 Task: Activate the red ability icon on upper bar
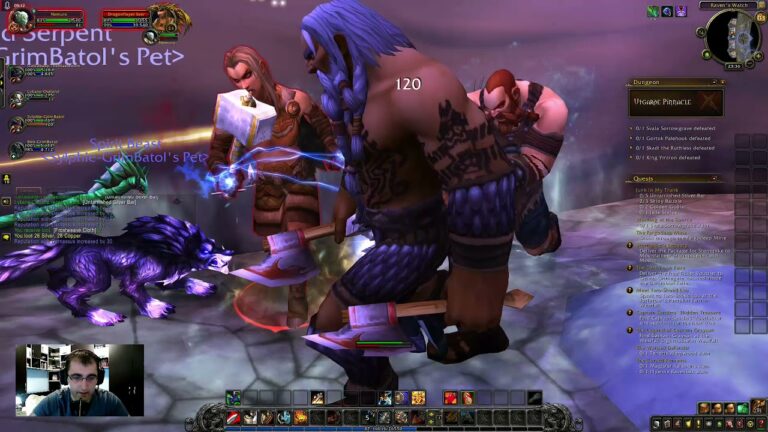click(x=450, y=398)
